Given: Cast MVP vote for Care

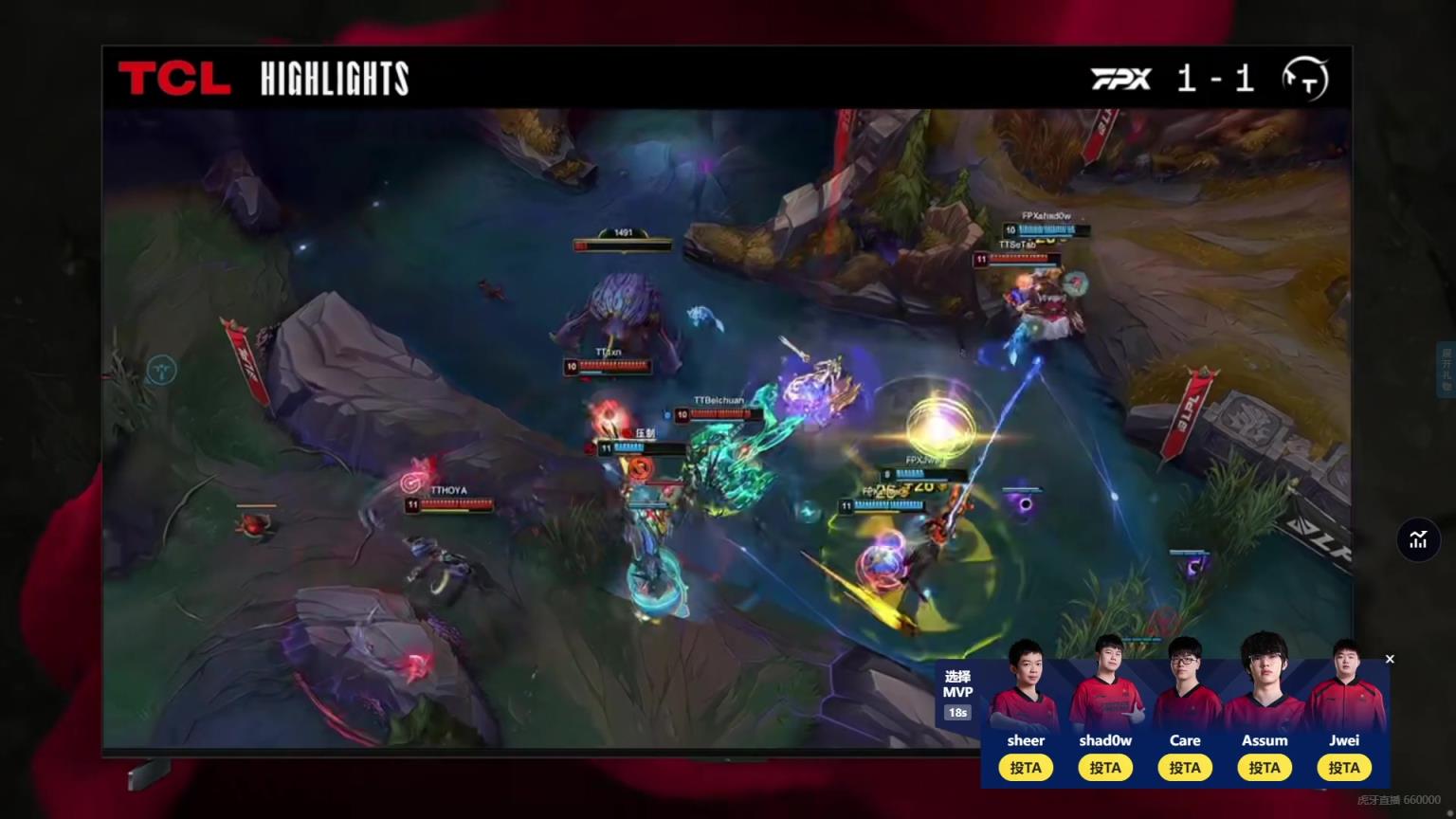Looking at the screenshot, I should tap(1184, 767).
